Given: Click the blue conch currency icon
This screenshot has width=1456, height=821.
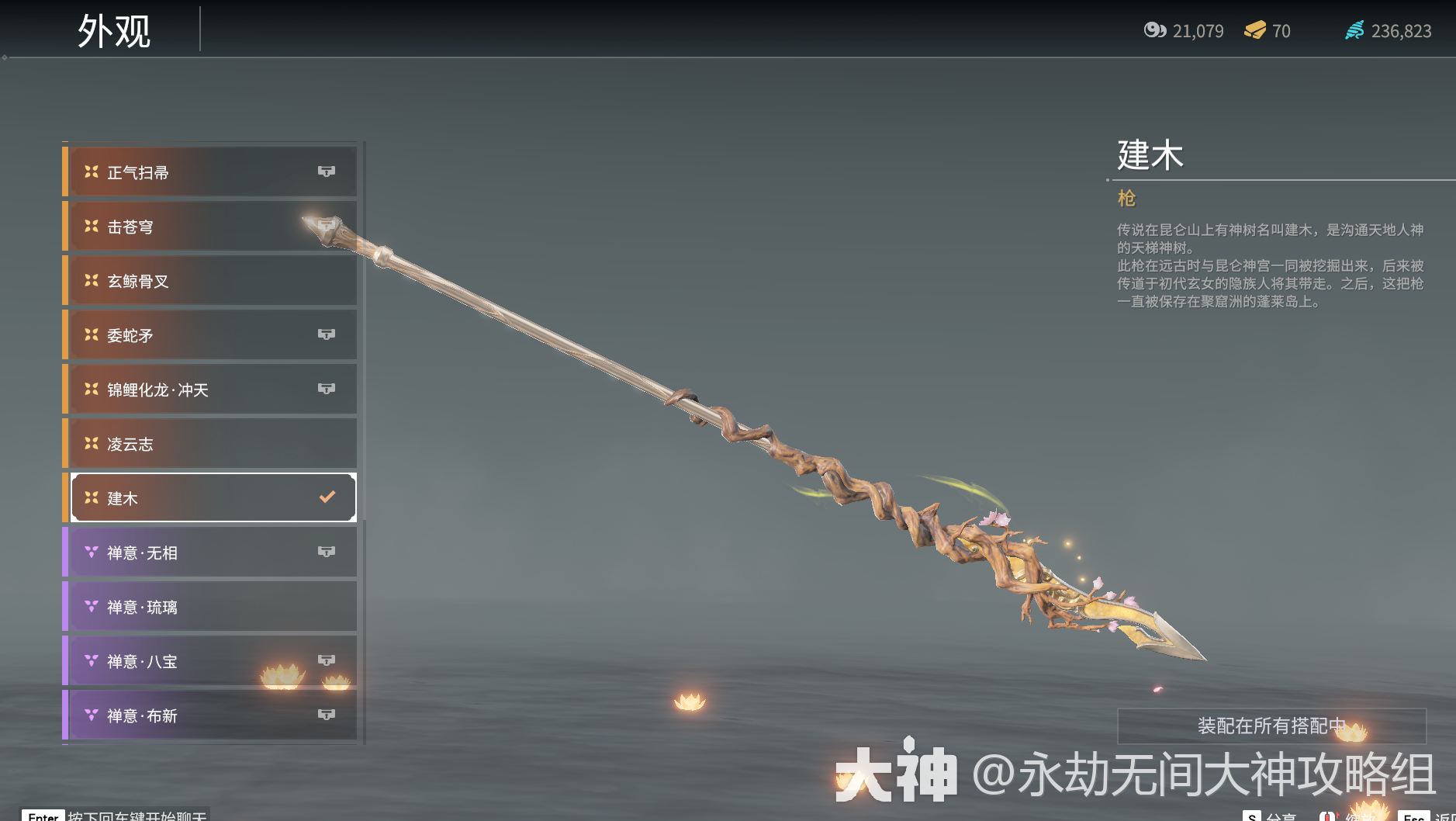Looking at the screenshot, I should click(1357, 30).
